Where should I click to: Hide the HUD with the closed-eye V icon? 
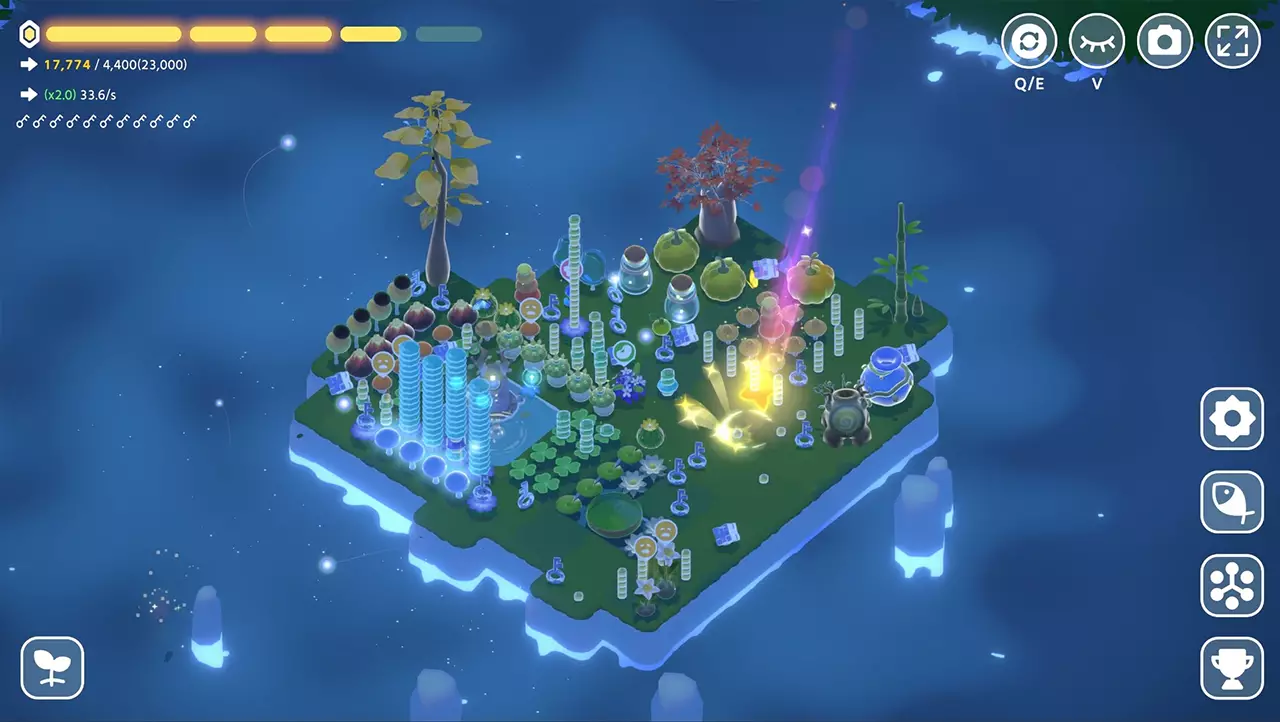coord(1096,42)
